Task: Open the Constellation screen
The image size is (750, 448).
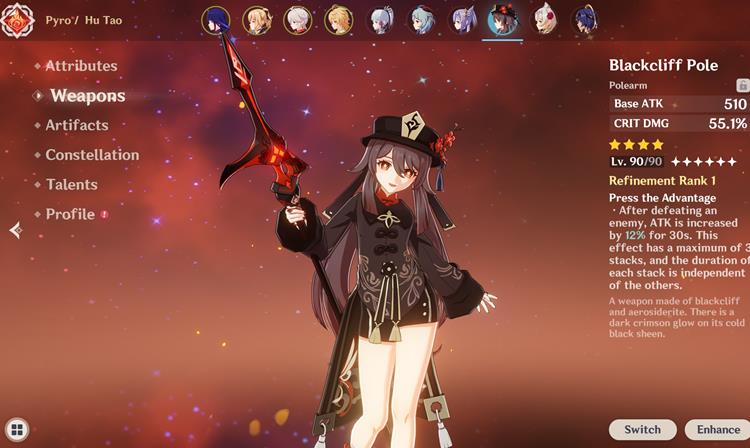Action: [92, 155]
